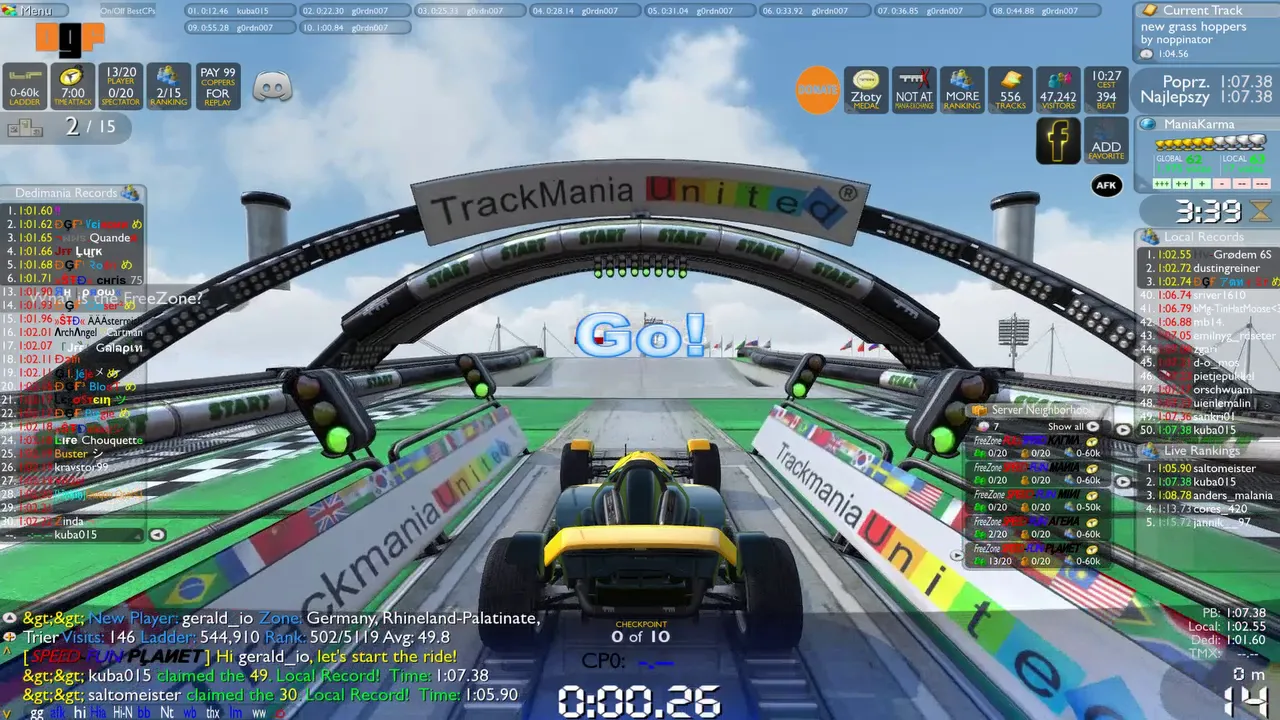Click the 47,242 VISITORS icon
Image resolution: width=1280 pixels, height=720 pixels.
(1057, 90)
